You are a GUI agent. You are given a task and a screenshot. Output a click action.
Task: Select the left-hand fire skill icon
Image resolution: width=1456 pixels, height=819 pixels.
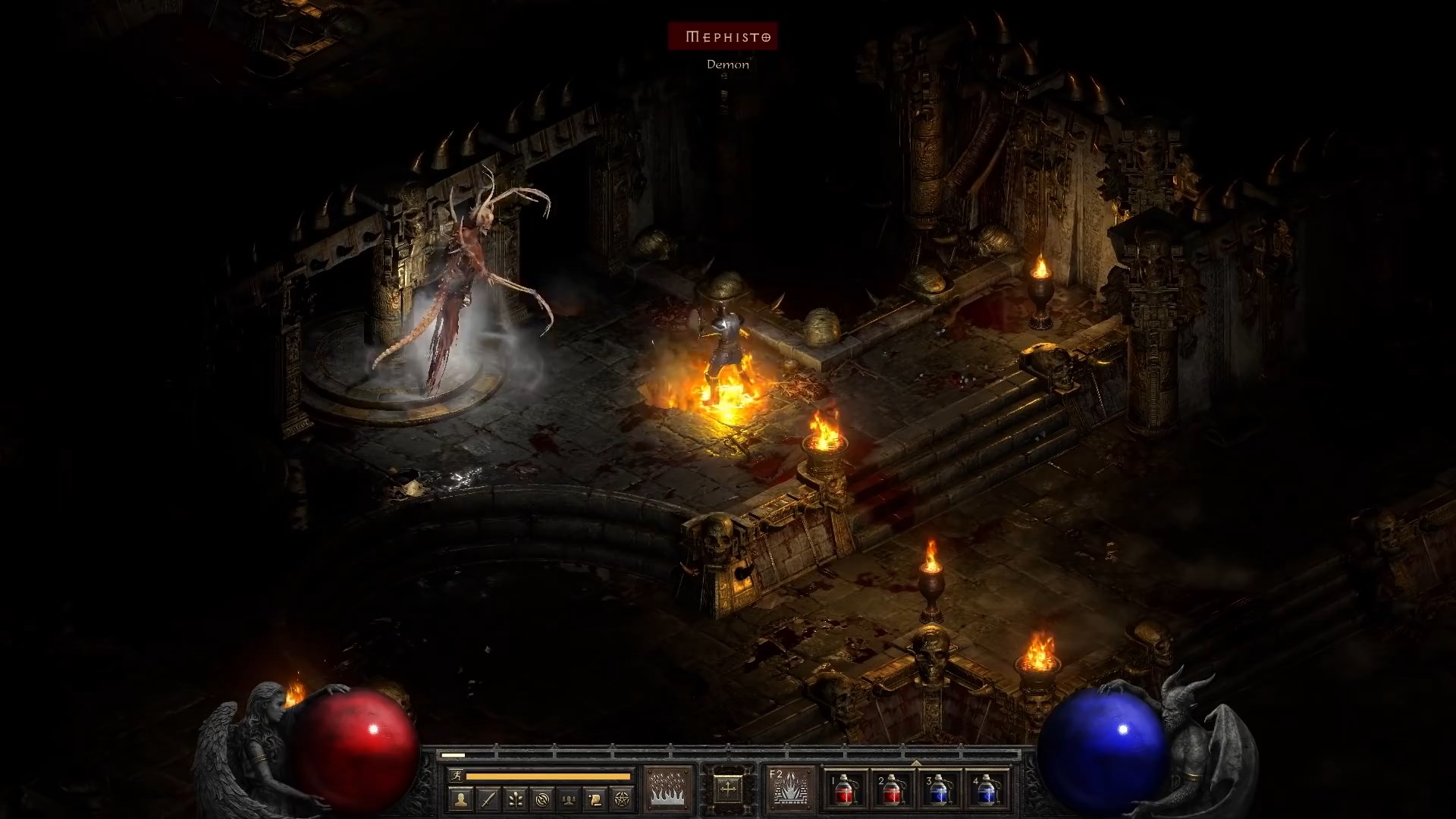667,788
